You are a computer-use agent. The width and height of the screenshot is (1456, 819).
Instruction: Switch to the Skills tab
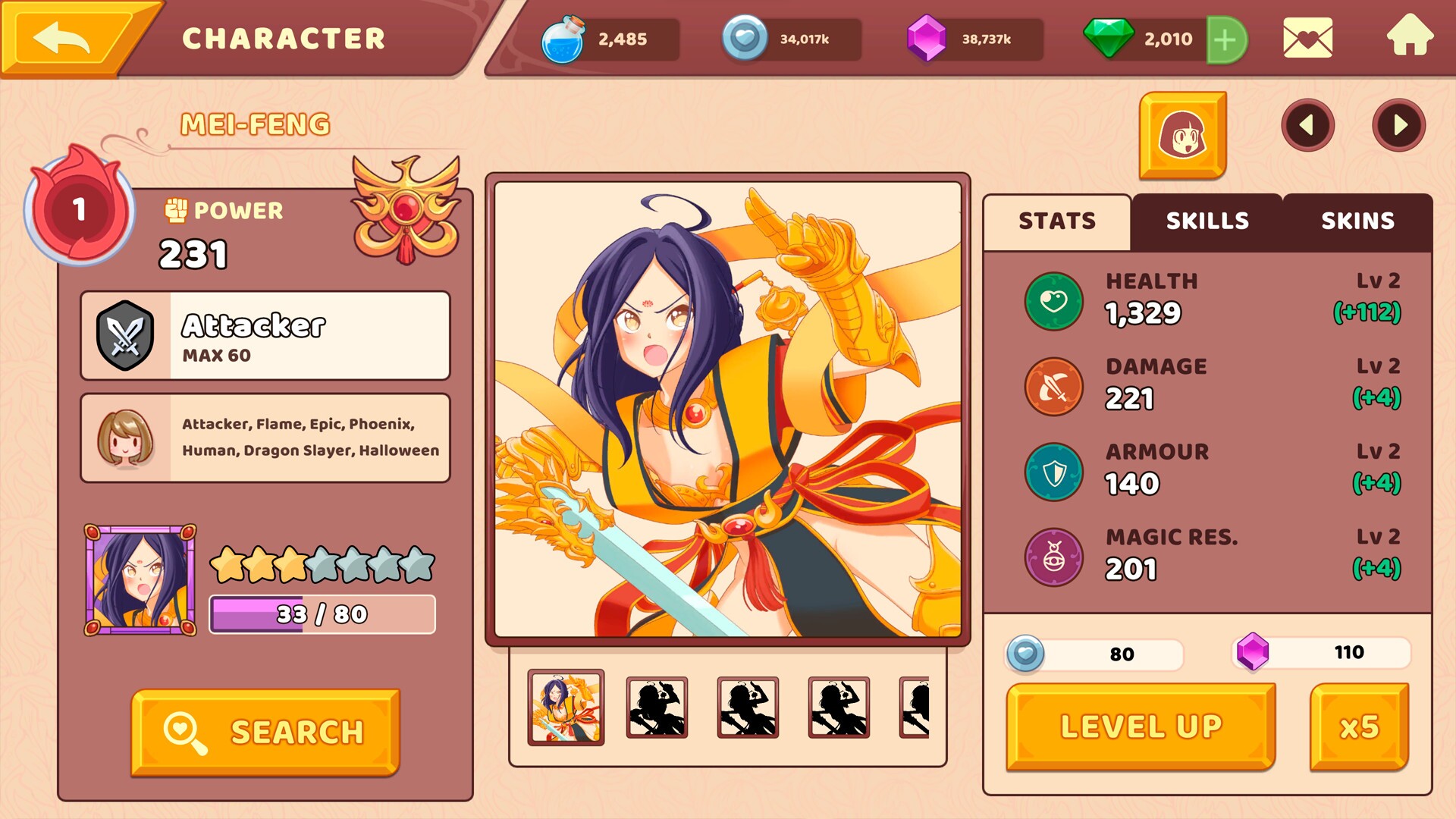(1207, 221)
